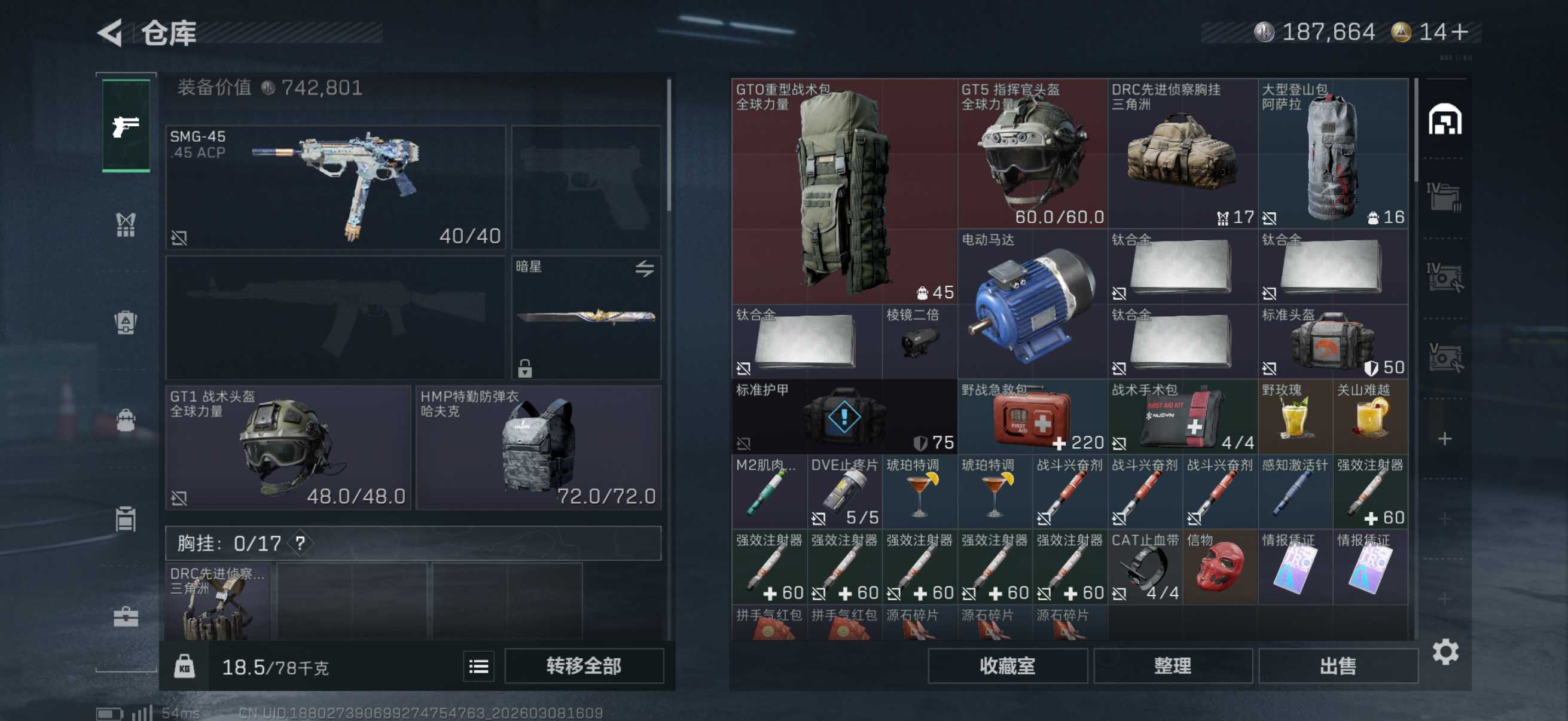The image size is (1568, 721).
Task: Select the equipped SMG-45 weapon slot
Action: click(335, 187)
